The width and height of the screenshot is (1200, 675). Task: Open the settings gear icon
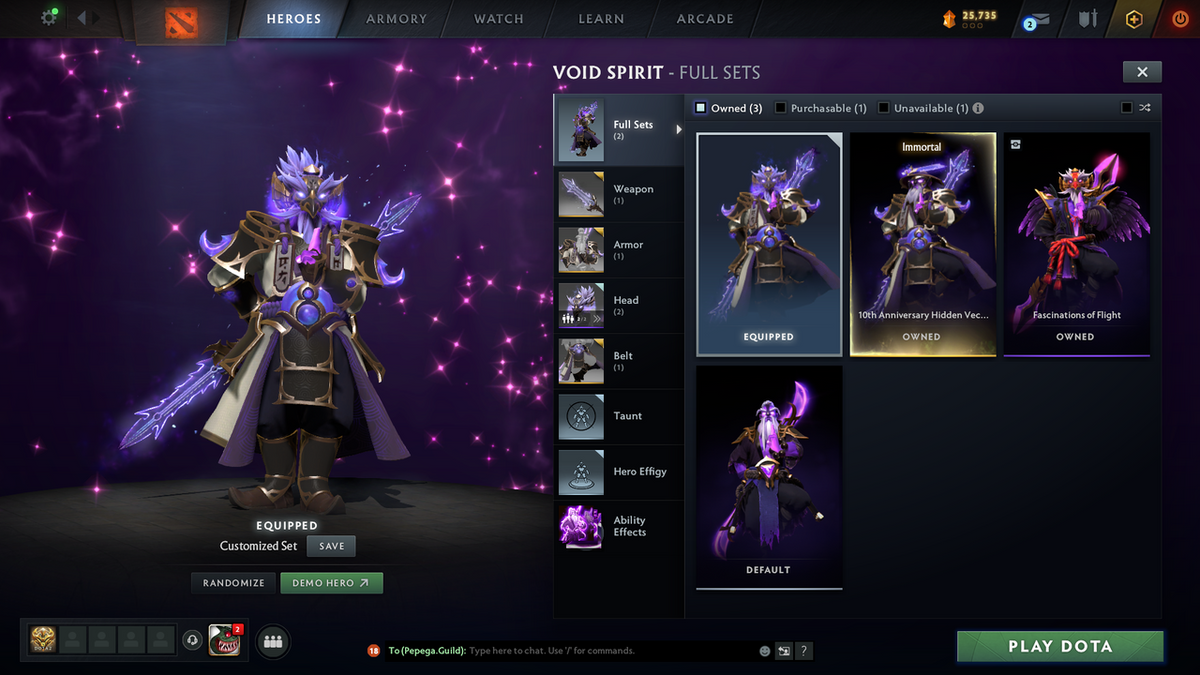[x=48, y=18]
